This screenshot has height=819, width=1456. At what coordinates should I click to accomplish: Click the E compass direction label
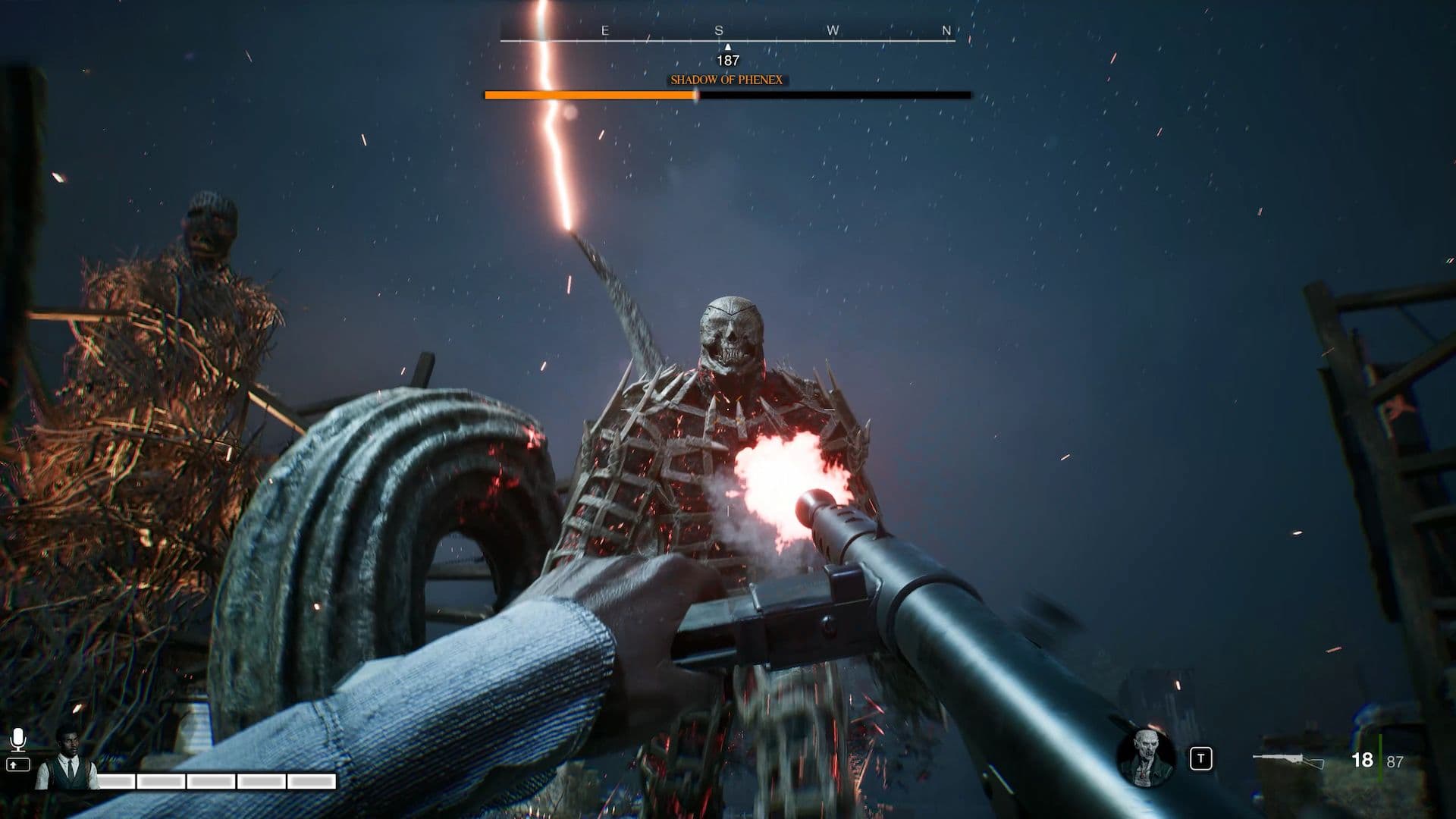tap(604, 30)
